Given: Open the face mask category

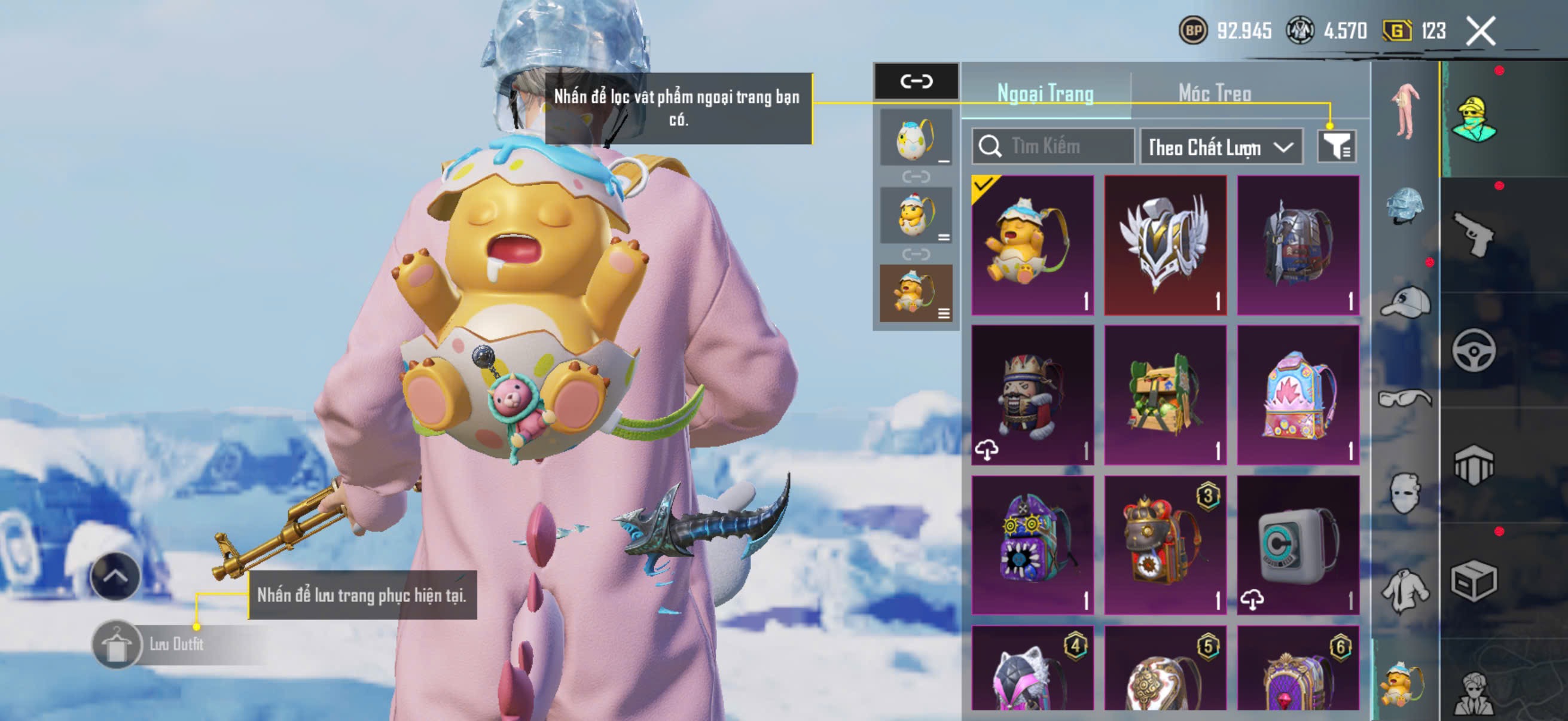Looking at the screenshot, I should click(1405, 493).
